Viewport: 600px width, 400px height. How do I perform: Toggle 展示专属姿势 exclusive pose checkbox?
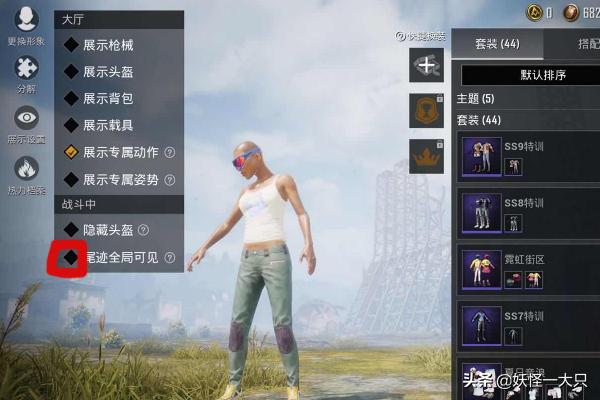coord(71,180)
